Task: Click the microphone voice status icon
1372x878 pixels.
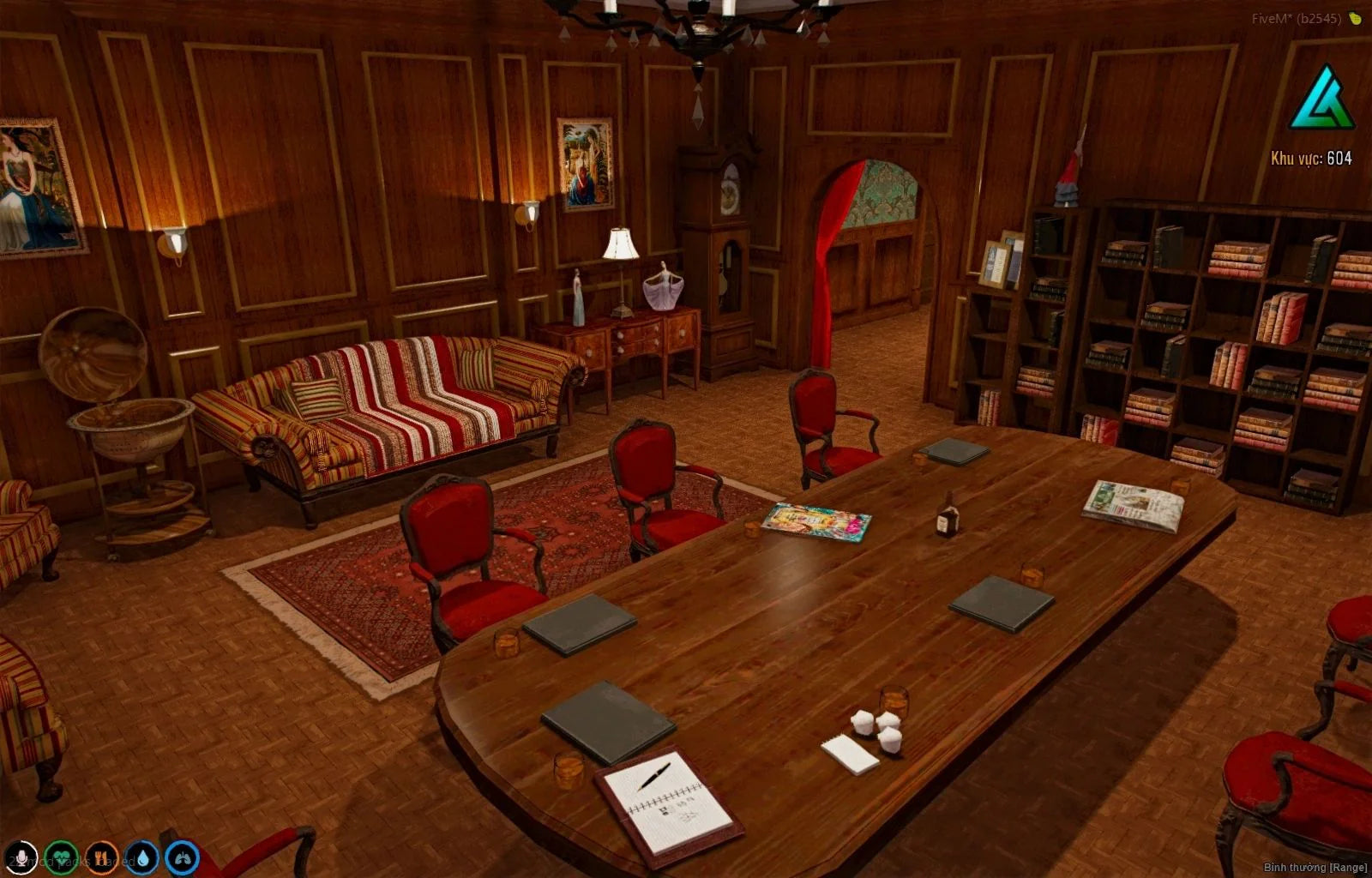Action: point(21,857)
